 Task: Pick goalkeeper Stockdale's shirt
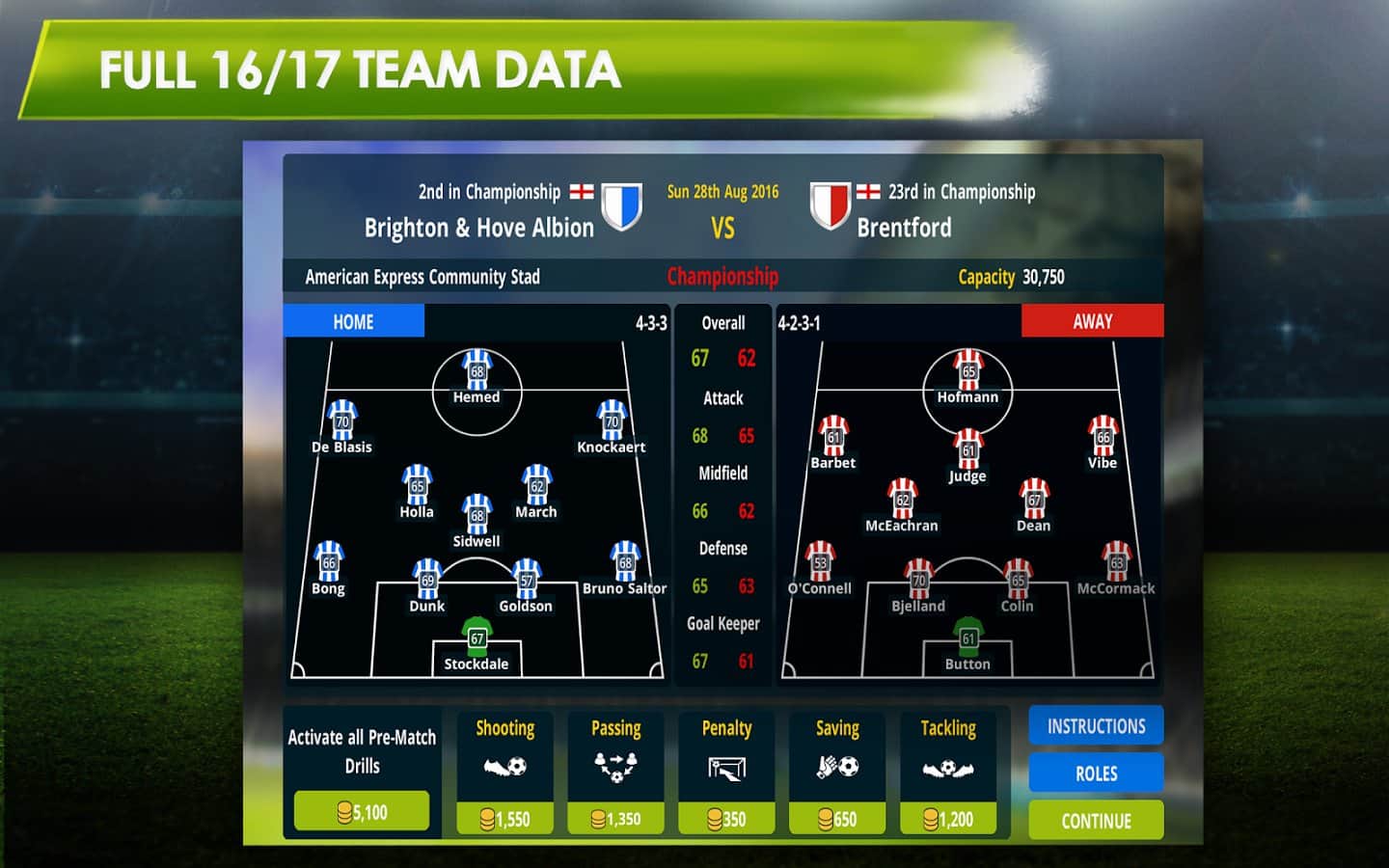point(477,637)
